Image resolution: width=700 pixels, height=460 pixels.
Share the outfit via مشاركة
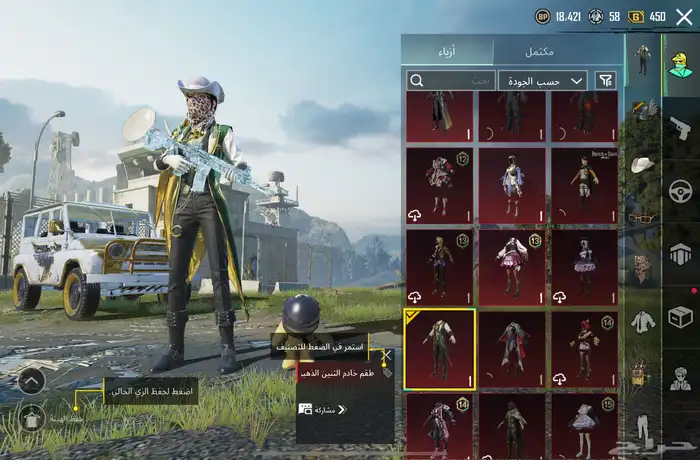[321, 410]
